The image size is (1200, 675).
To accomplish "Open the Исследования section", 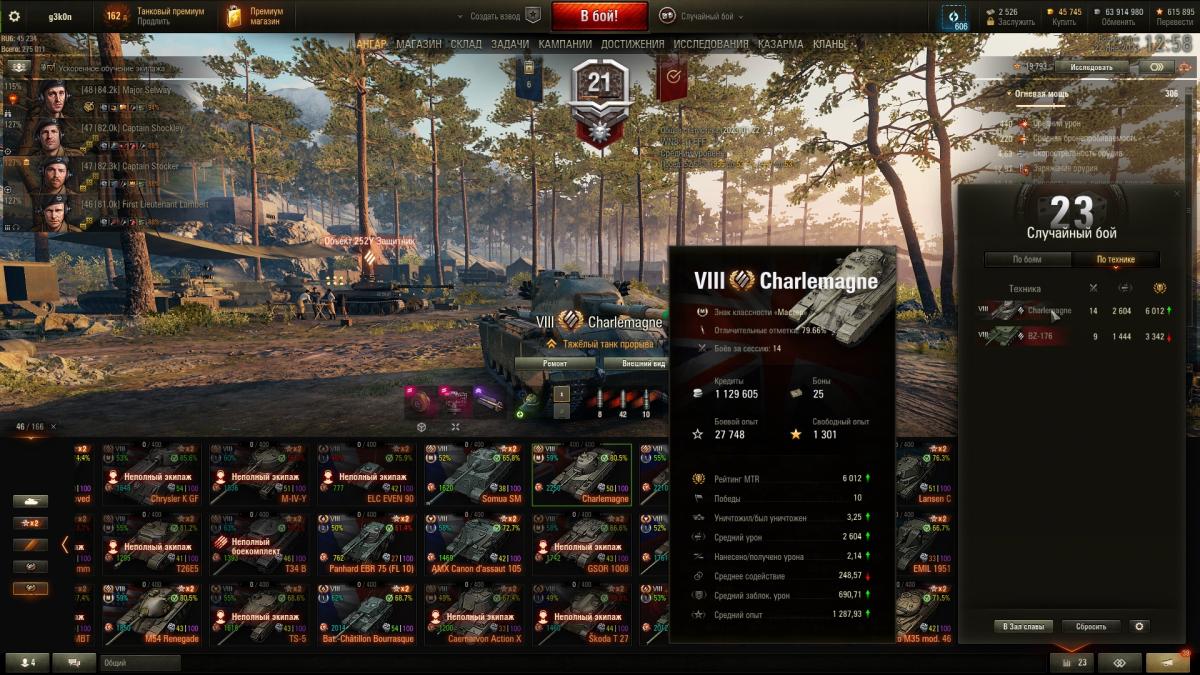I will [x=710, y=45].
